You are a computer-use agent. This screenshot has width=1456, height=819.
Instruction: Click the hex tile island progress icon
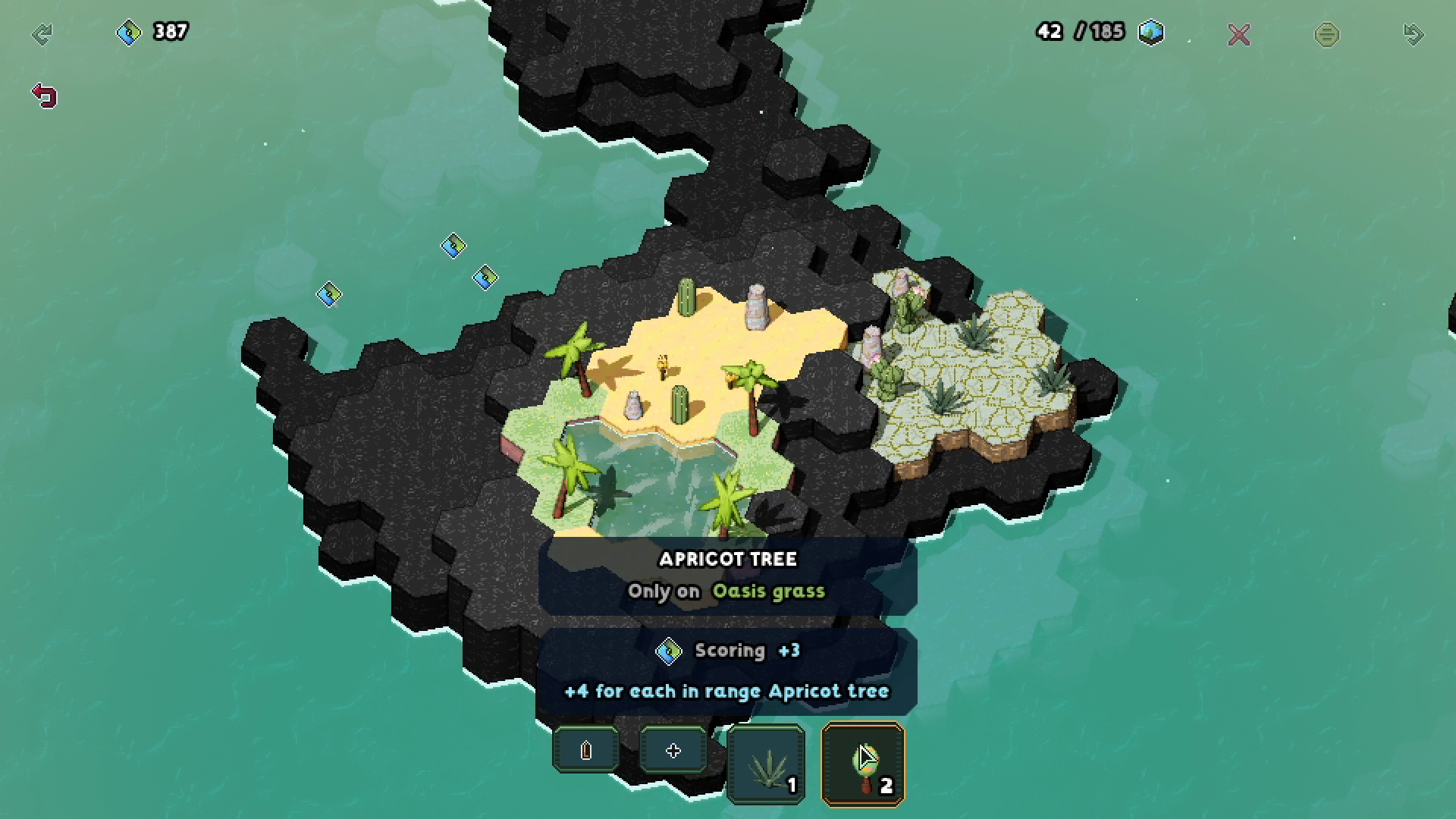pos(1151,32)
